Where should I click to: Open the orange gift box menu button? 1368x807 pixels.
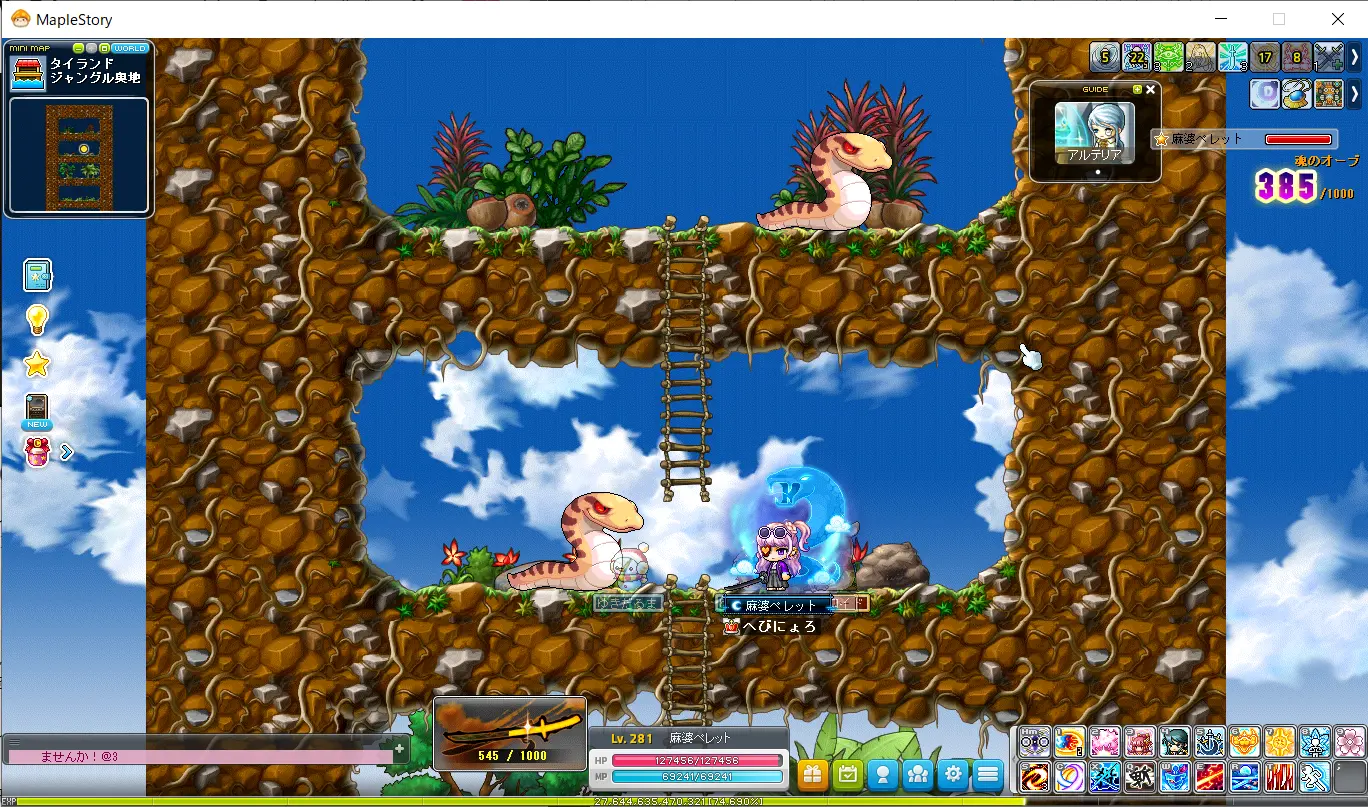click(x=813, y=774)
